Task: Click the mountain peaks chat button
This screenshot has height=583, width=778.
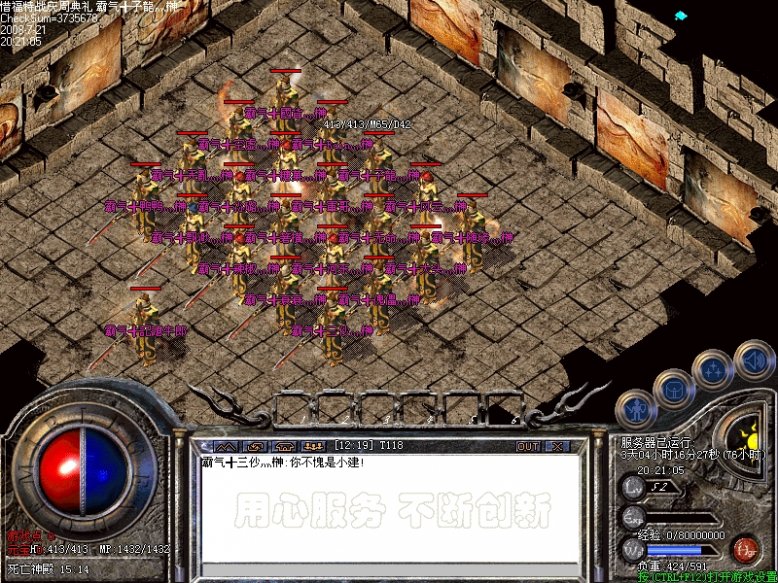Action: [x=228, y=445]
